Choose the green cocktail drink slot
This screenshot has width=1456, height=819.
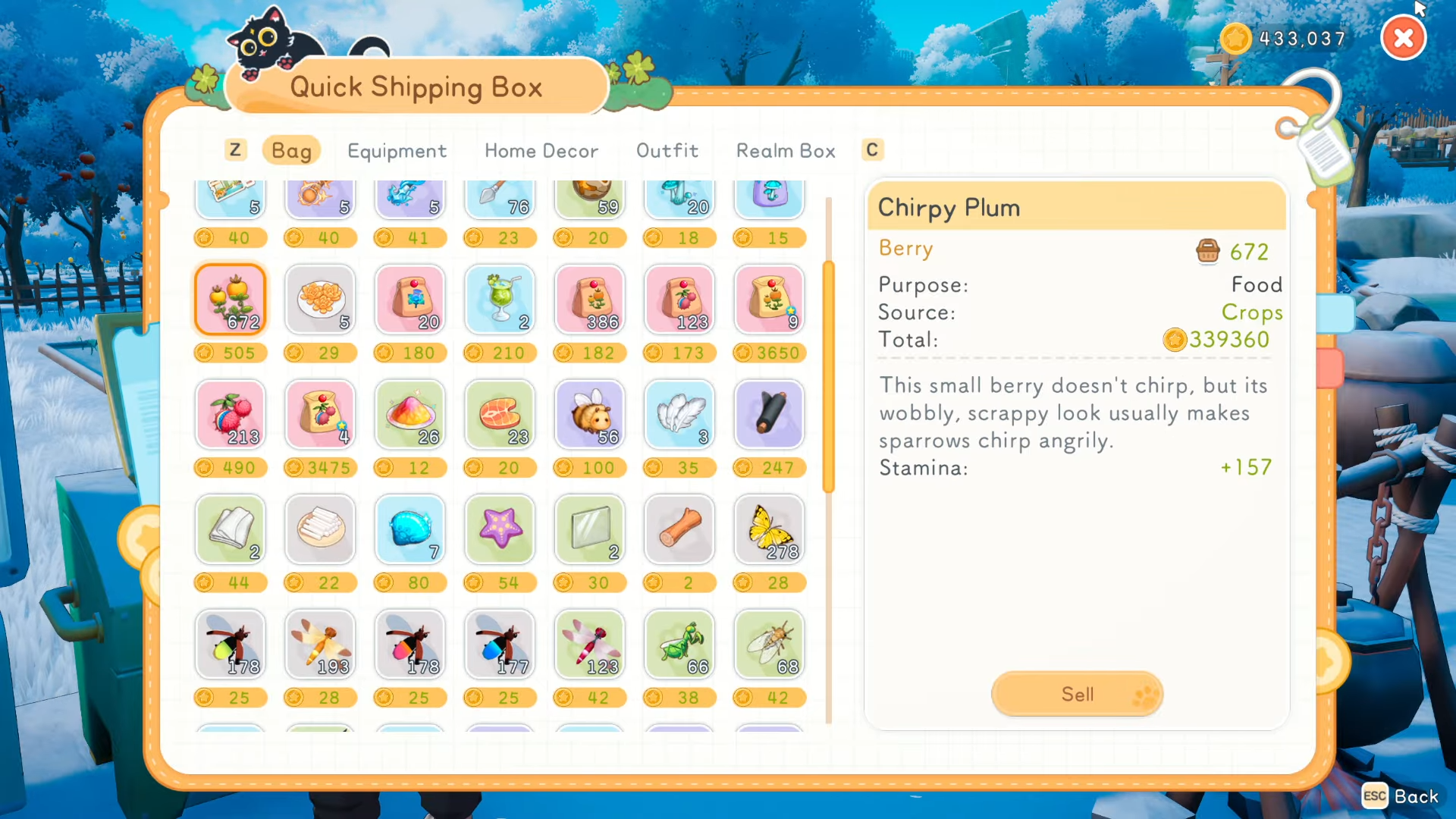click(x=500, y=300)
